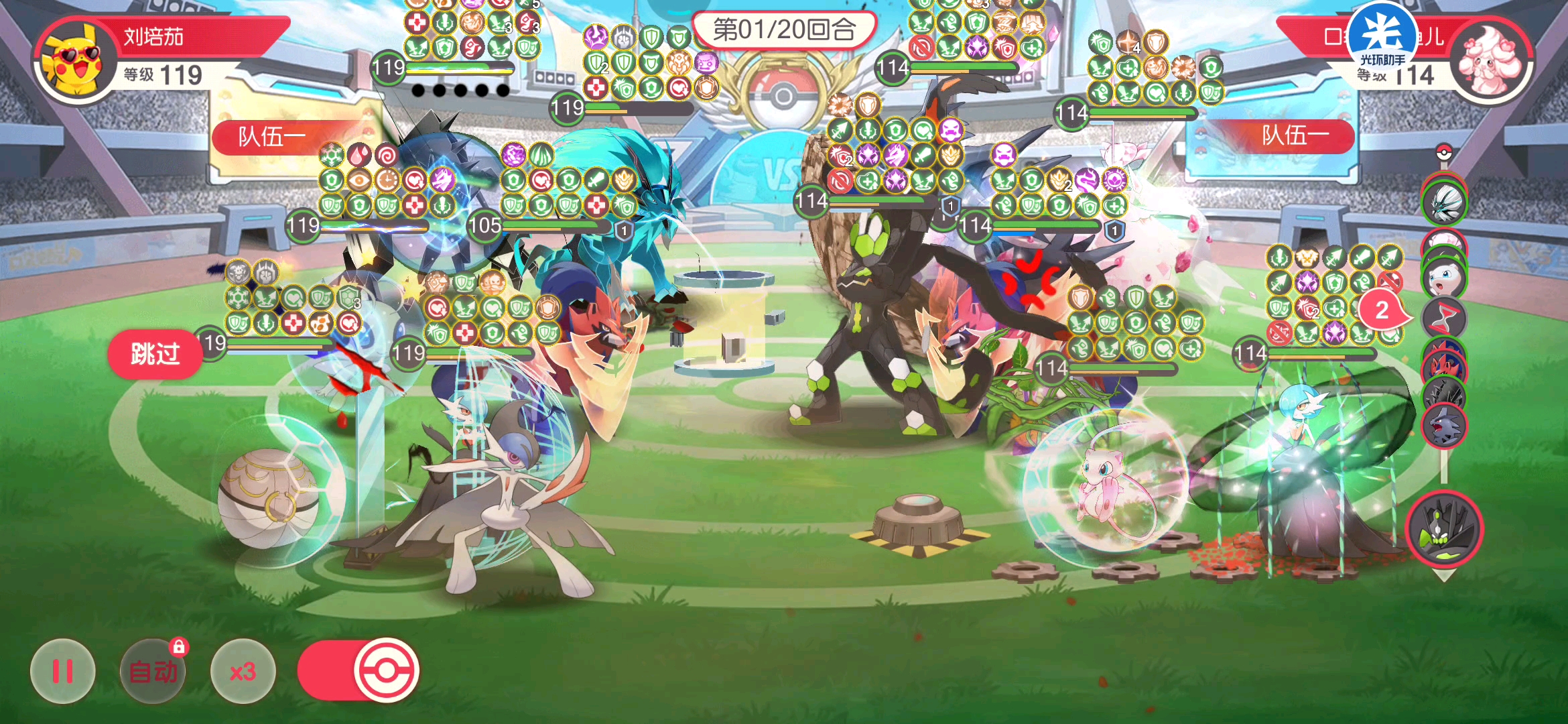
Task: Click the 队伍一 team label on the left
Action: pyautogui.click(x=271, y=138)
